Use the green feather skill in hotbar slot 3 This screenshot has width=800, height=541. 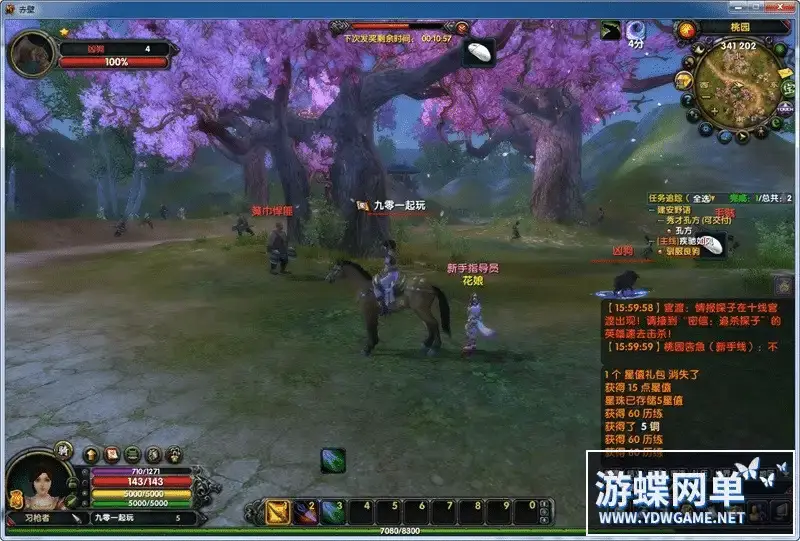tap(333, 511)
